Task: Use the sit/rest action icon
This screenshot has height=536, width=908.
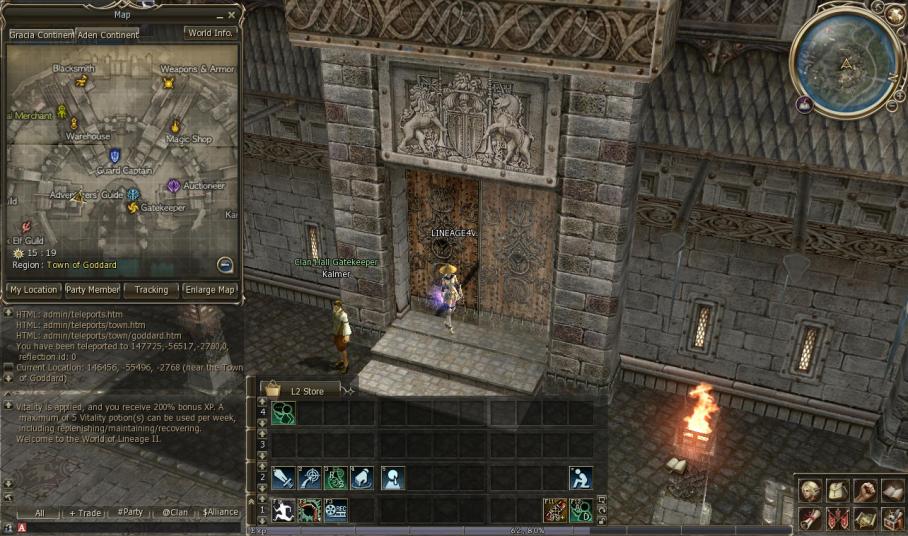Action: 581,478
